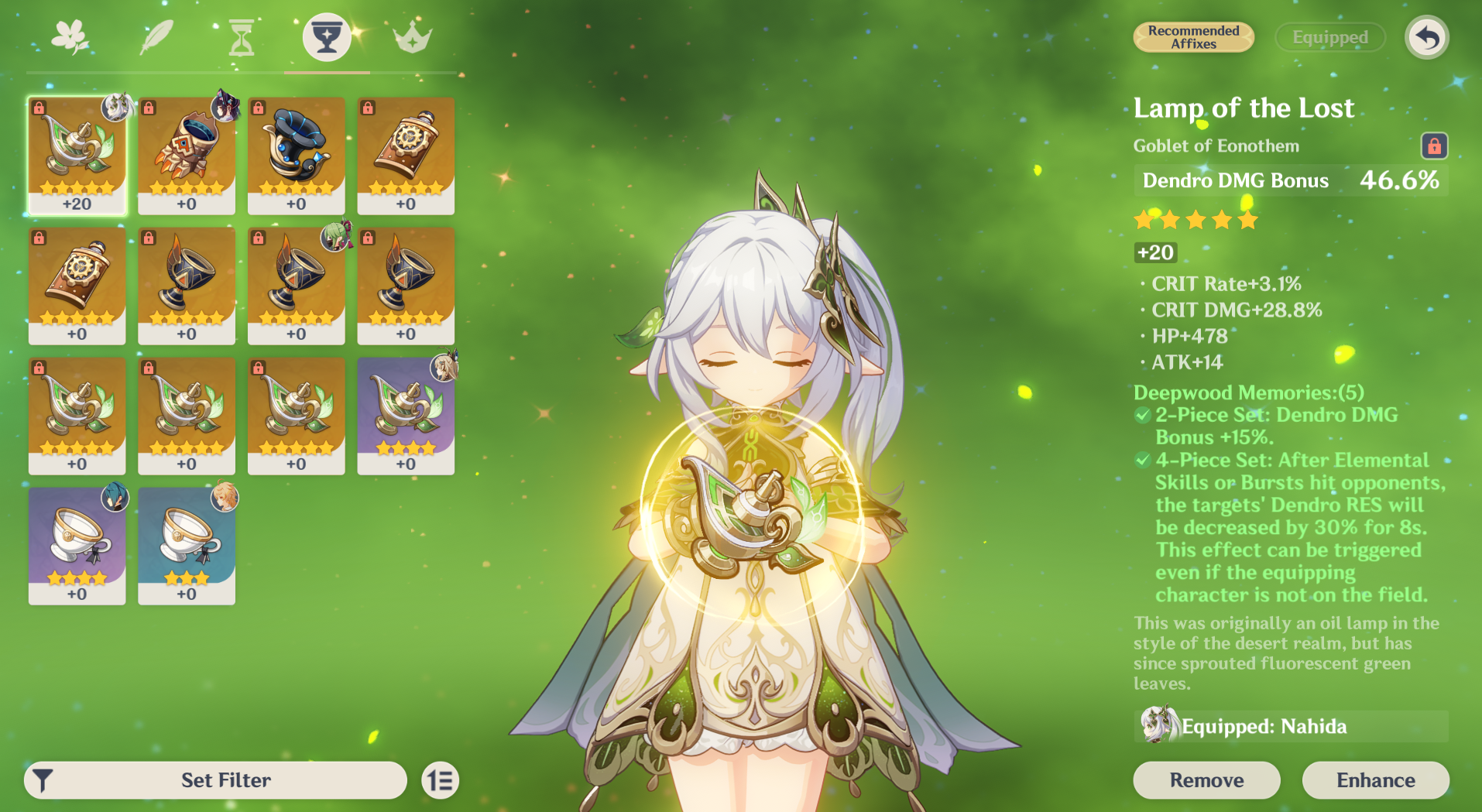Select the +20 Lamp of the Lost goblet

(77, 155)
